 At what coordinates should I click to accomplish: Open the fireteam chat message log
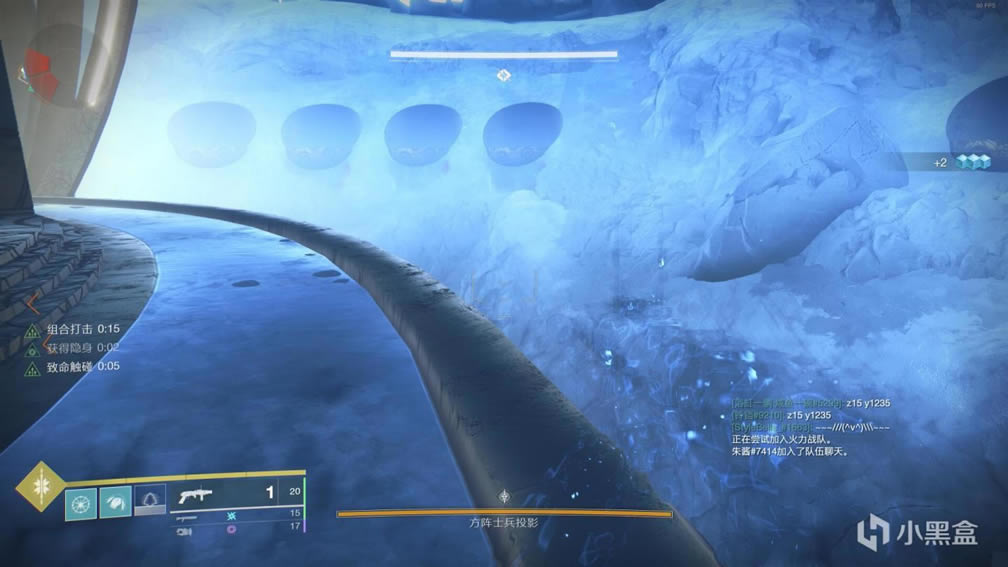tap(810, 427)
